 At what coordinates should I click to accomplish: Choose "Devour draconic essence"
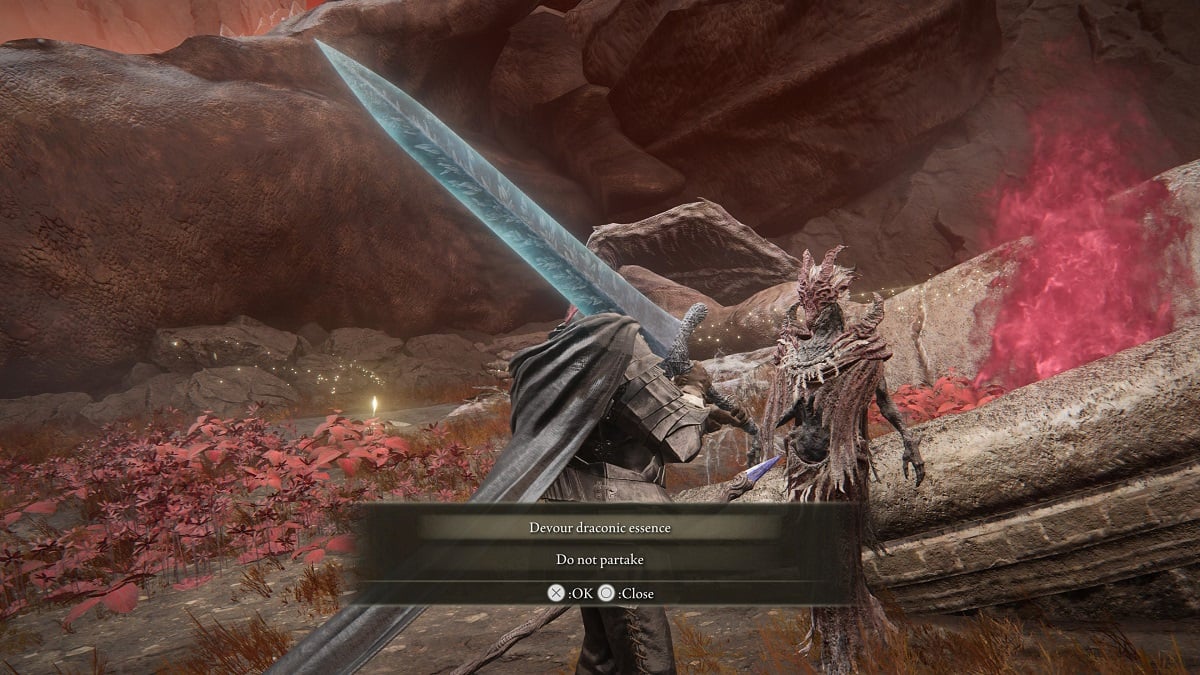click(x=600, y=527)
